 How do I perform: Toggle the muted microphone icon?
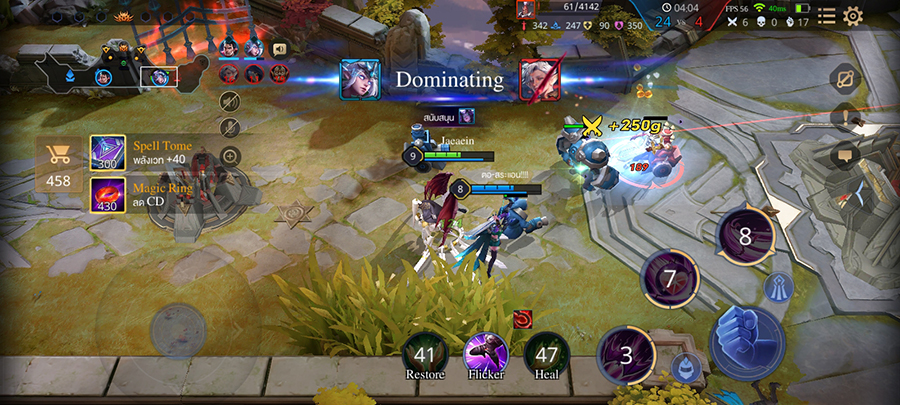click(230, 128)
